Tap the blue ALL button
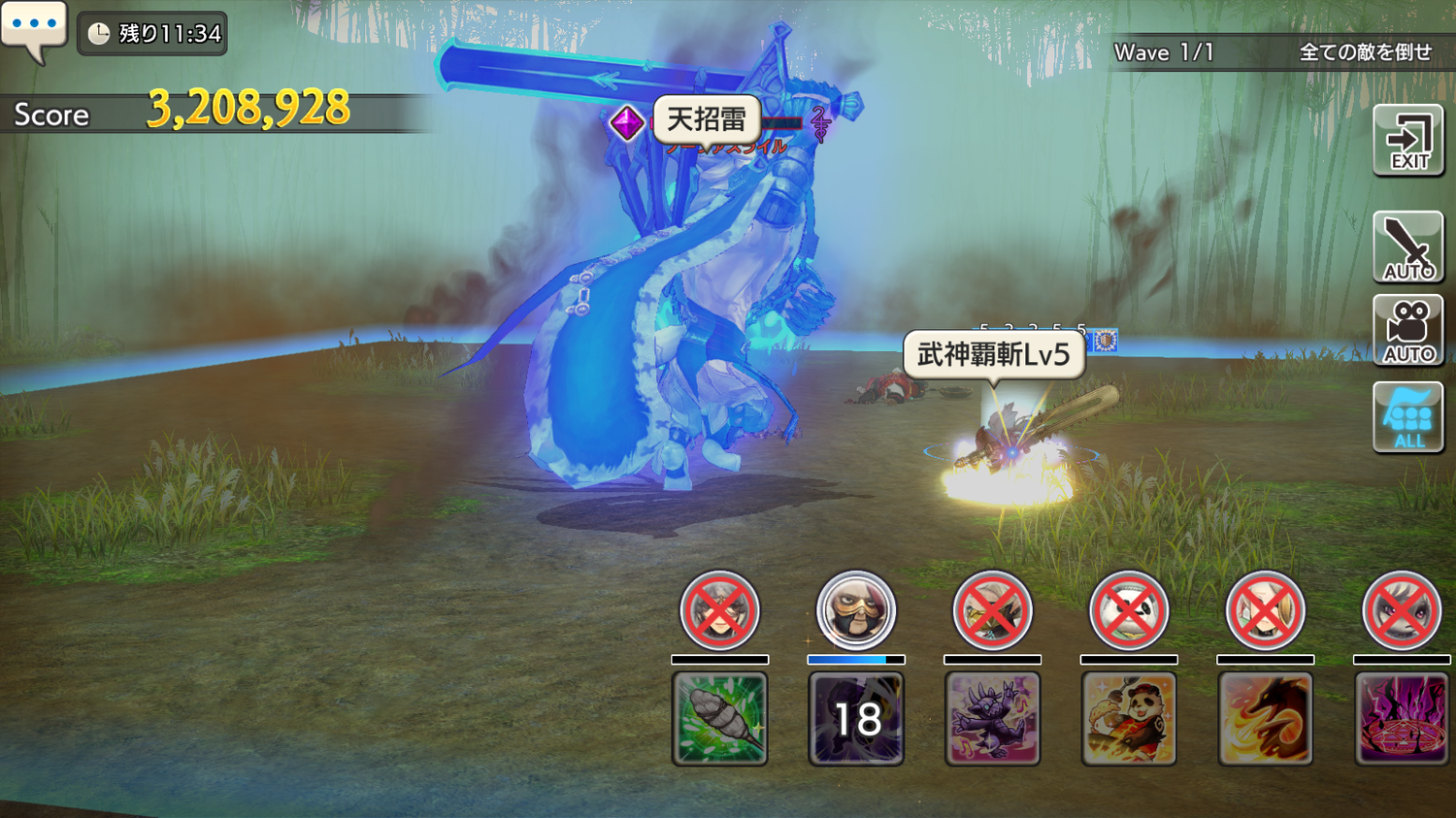This screenshot has height=818, width=1456. pyautogui.click(x=1408, y=417)
